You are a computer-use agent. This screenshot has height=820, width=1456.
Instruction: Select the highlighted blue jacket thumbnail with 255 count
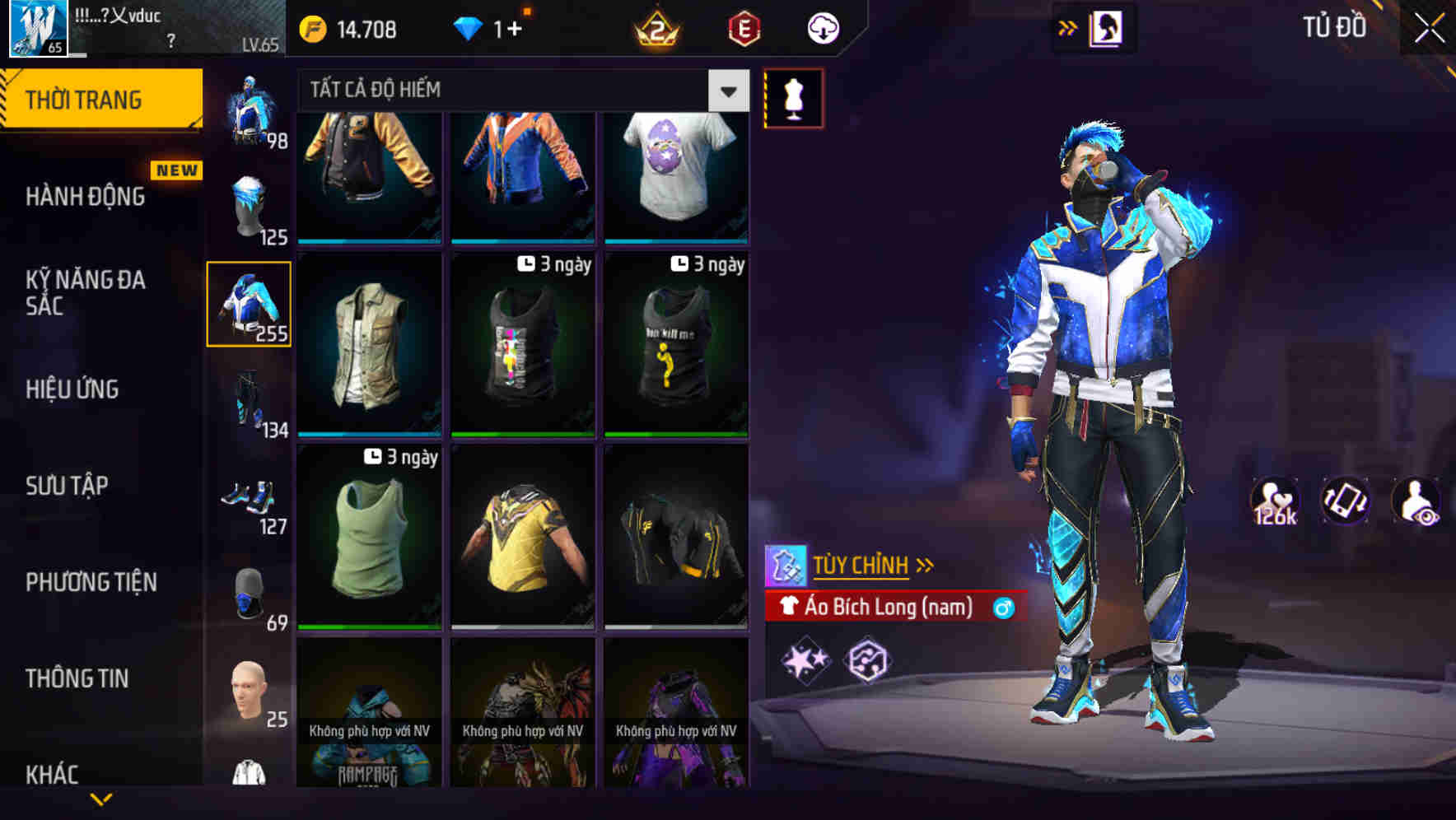point(250,303)
